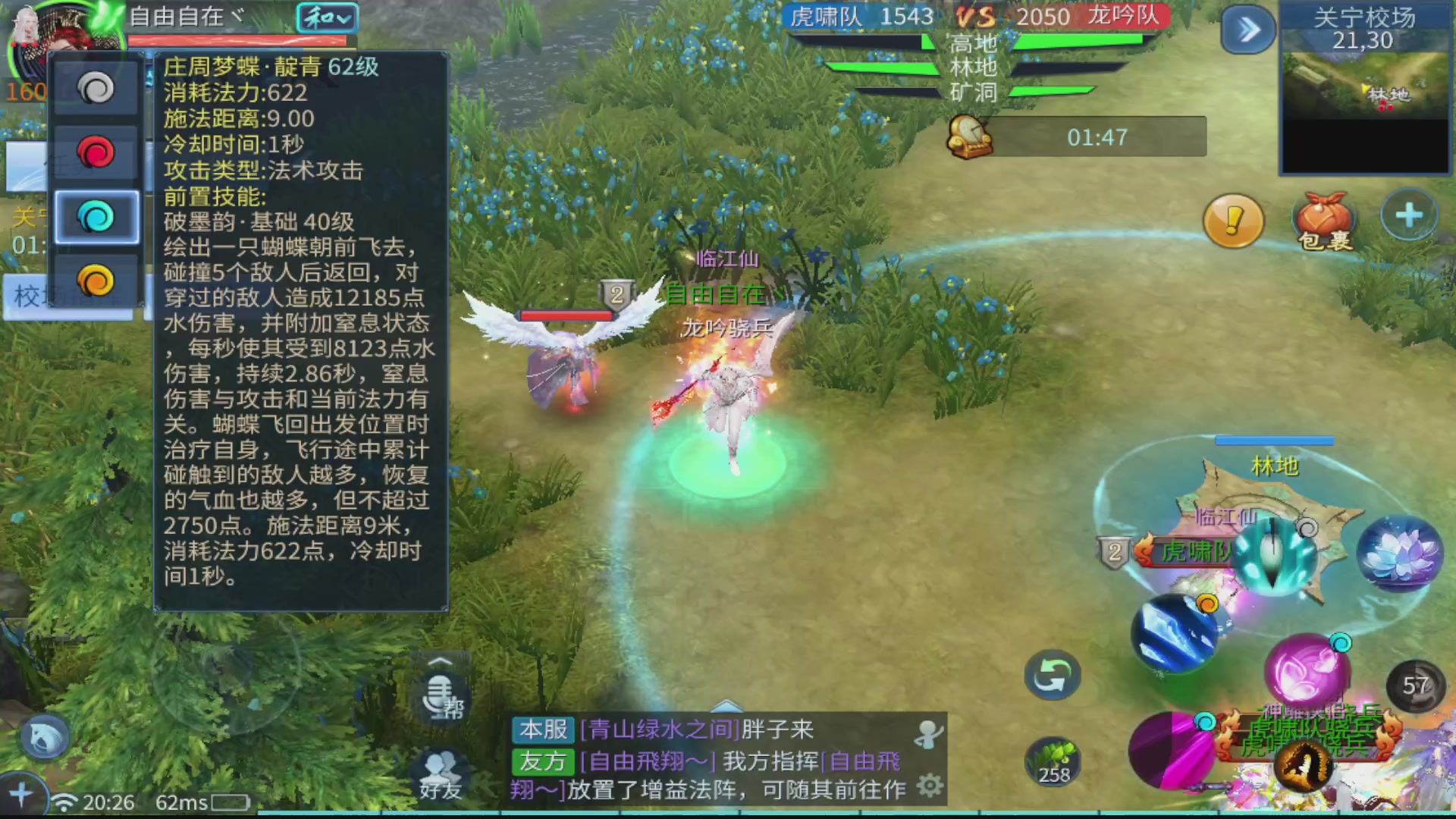Switch to the red swirl skill variant

96,152
